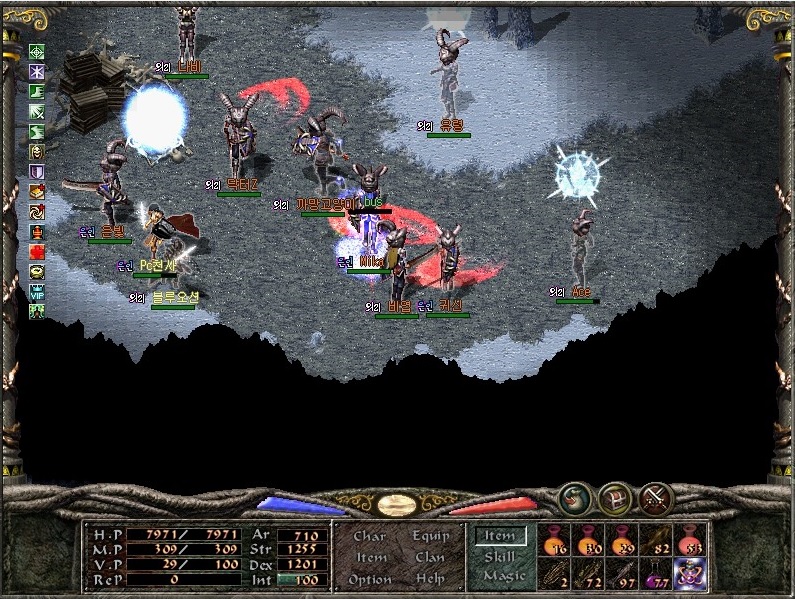Click the round crossed swords button
The image size is (795, 599).
(x=655, y=498)
